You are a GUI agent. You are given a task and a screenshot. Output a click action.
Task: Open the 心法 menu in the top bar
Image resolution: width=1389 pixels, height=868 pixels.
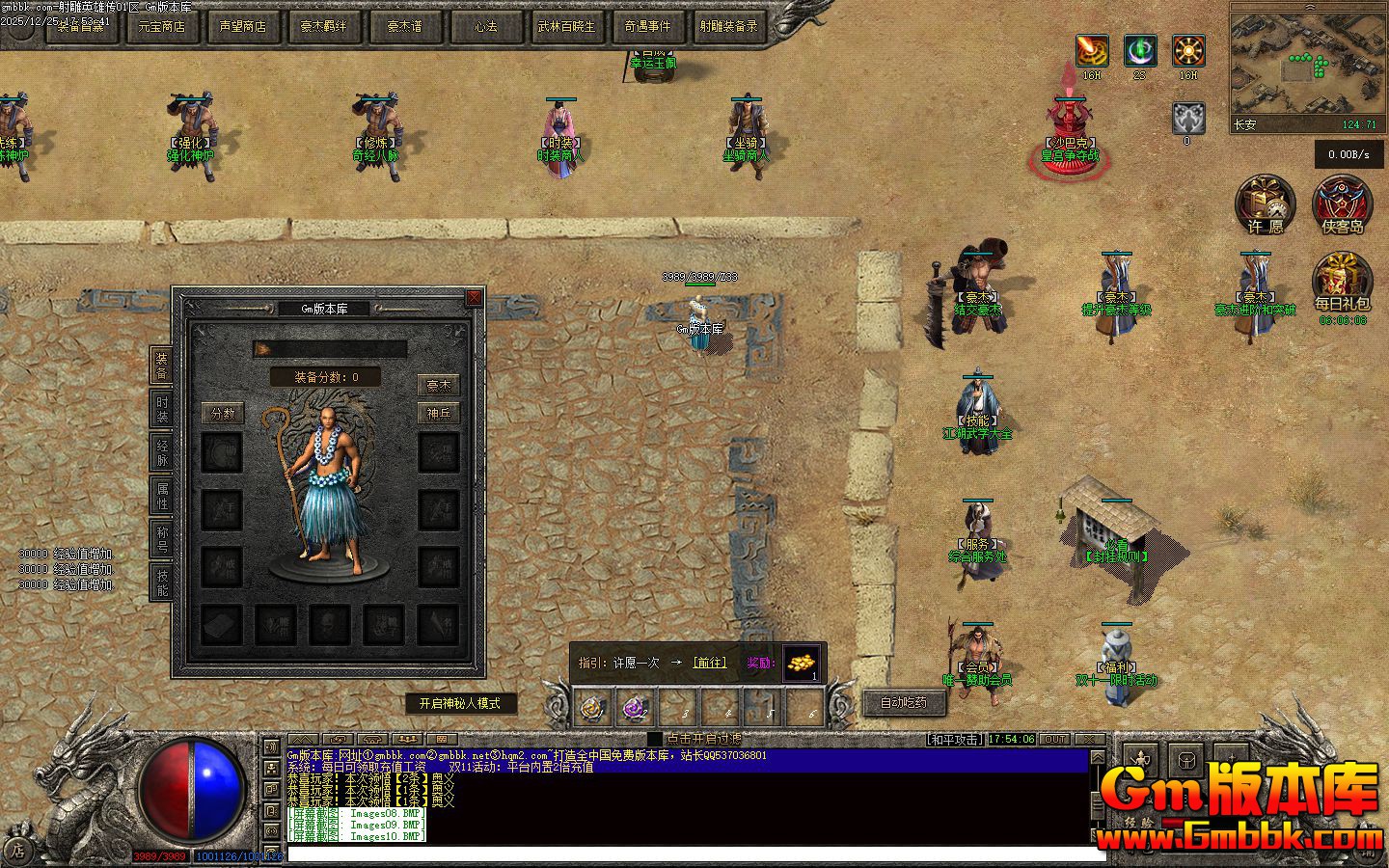(x=485, y=27)
